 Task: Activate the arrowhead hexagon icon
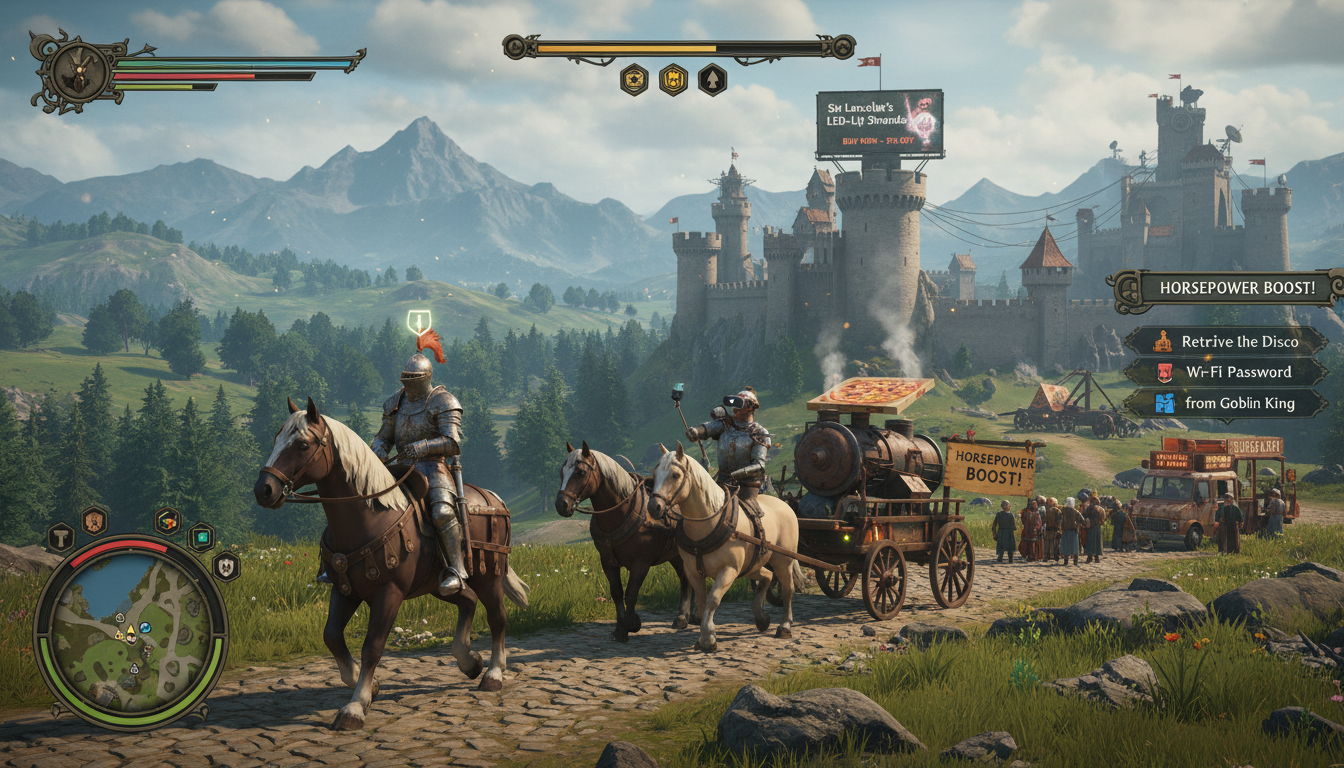point(712,79)
